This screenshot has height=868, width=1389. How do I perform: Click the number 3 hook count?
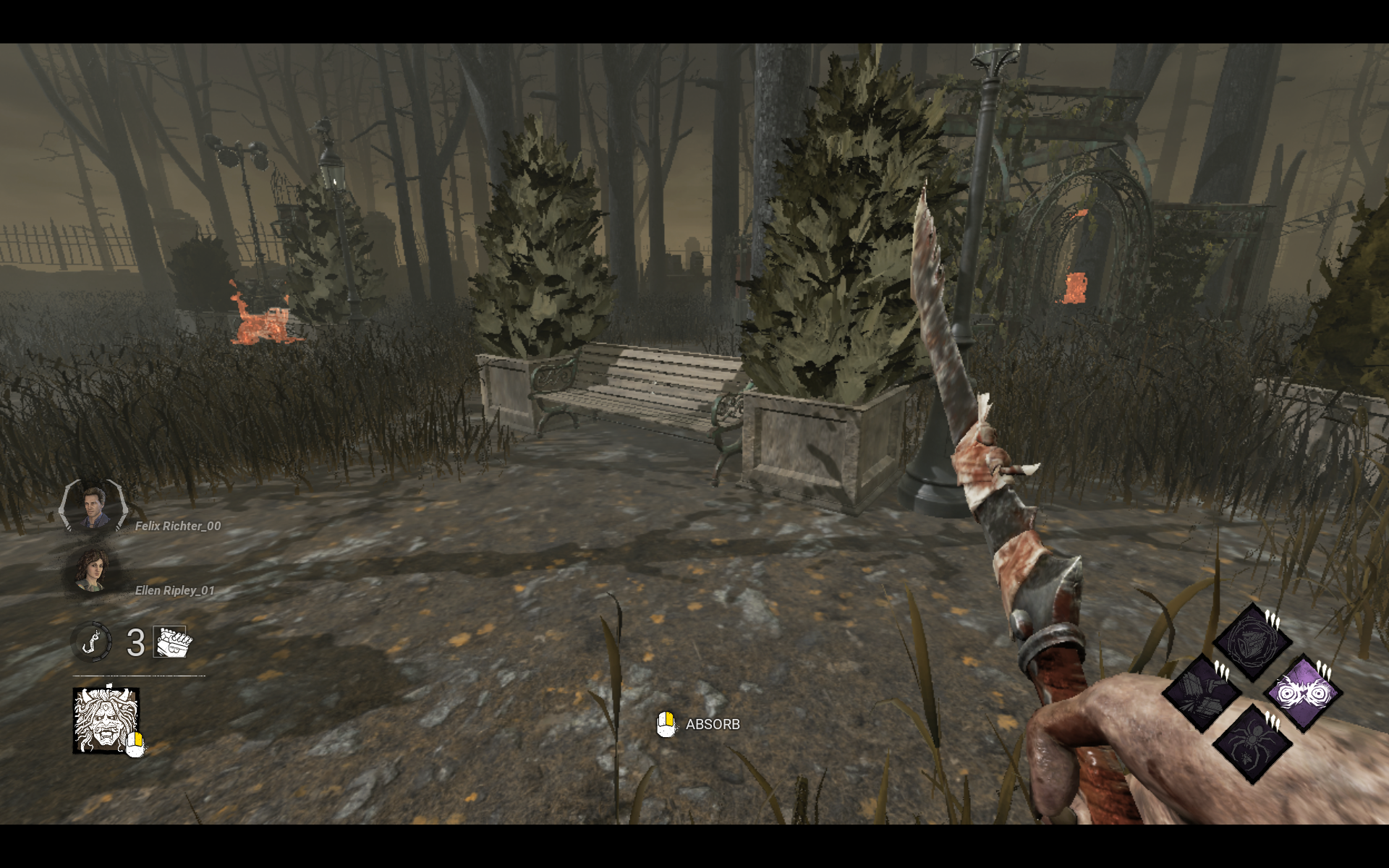tap(136, 641)
